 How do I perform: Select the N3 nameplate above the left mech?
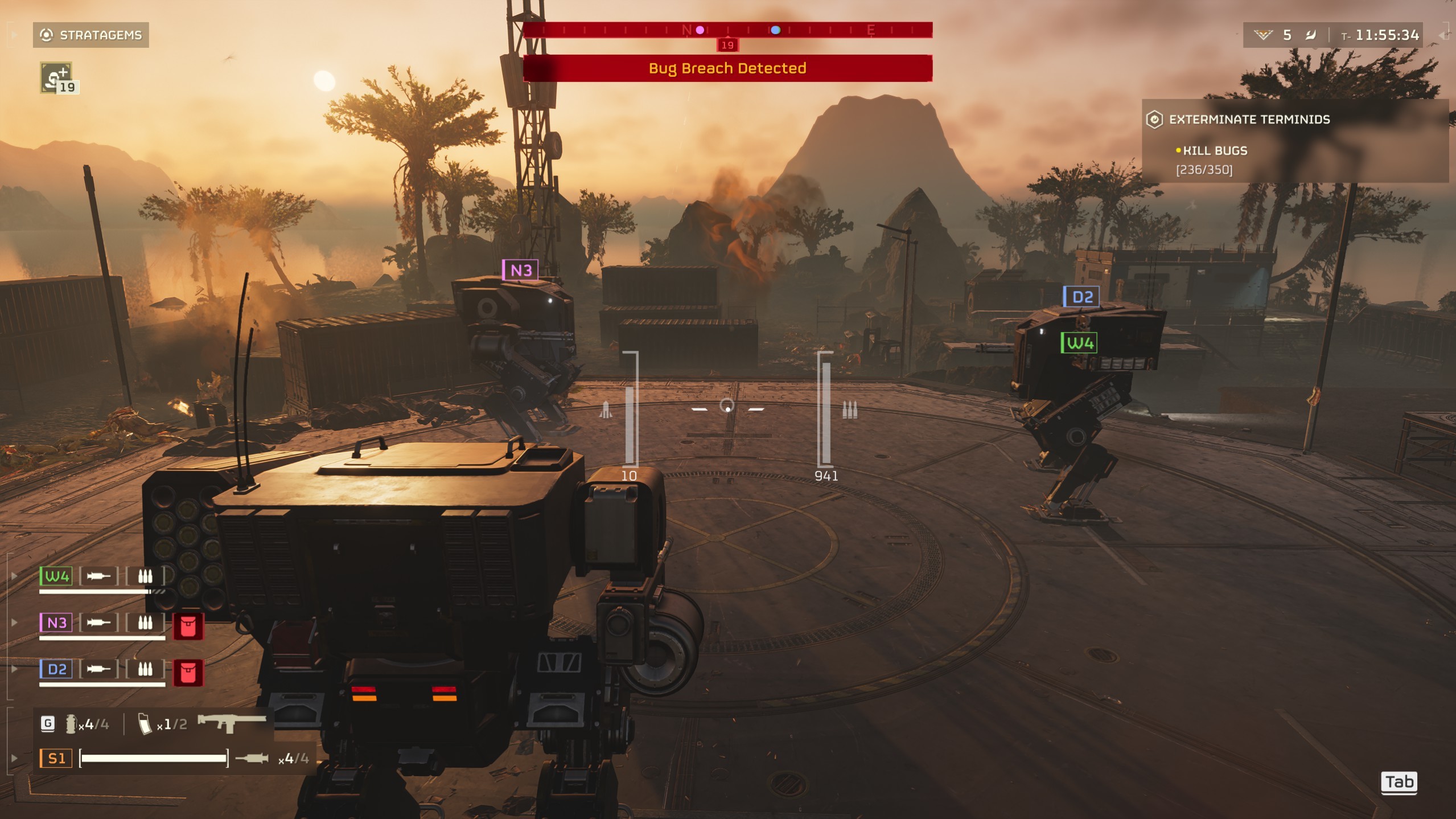[520, 270]
